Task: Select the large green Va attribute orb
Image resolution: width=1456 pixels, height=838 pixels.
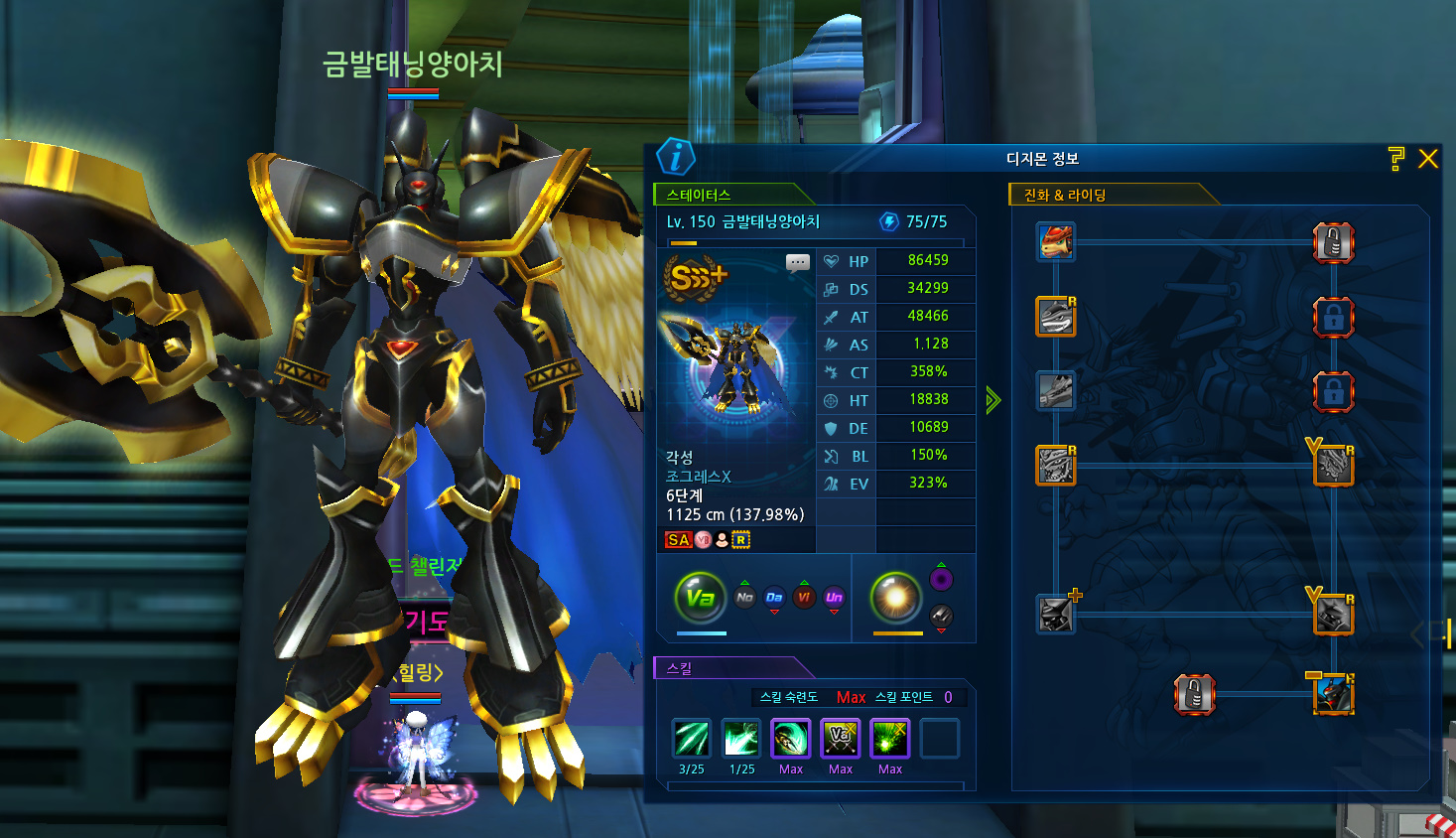Action: click(700, 597)
